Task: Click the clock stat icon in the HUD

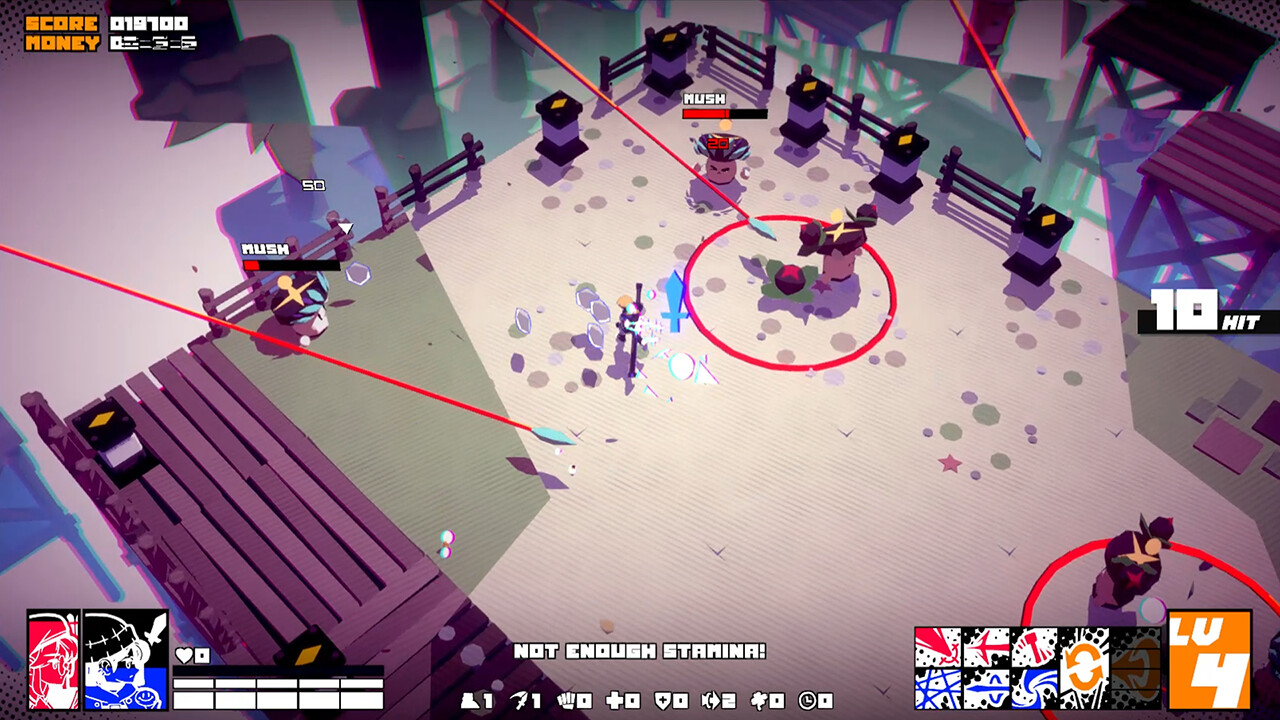Action: (x=806, y=700)
